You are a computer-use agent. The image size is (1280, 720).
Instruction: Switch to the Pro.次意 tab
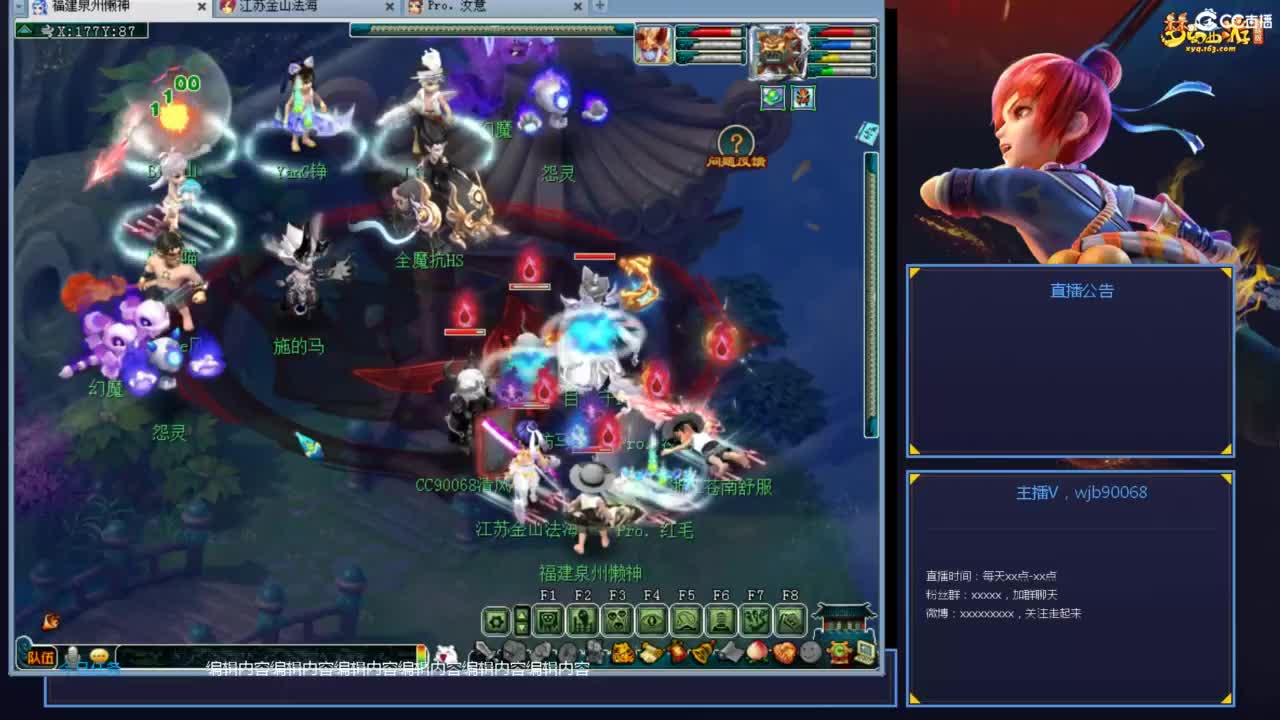tap(470, 6)
